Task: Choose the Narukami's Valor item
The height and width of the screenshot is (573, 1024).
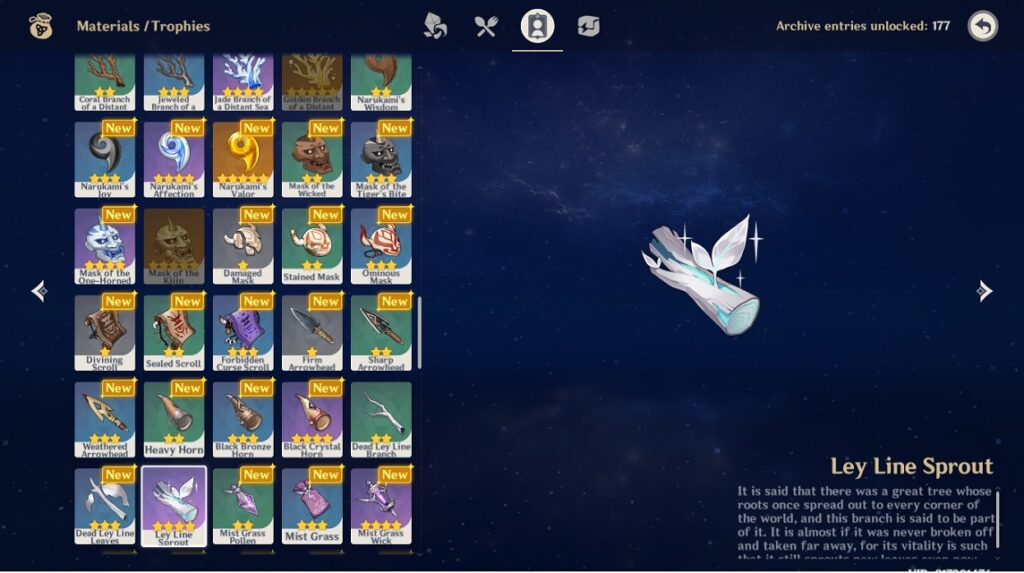Action: pyautogui.click(x=243, y=159)
